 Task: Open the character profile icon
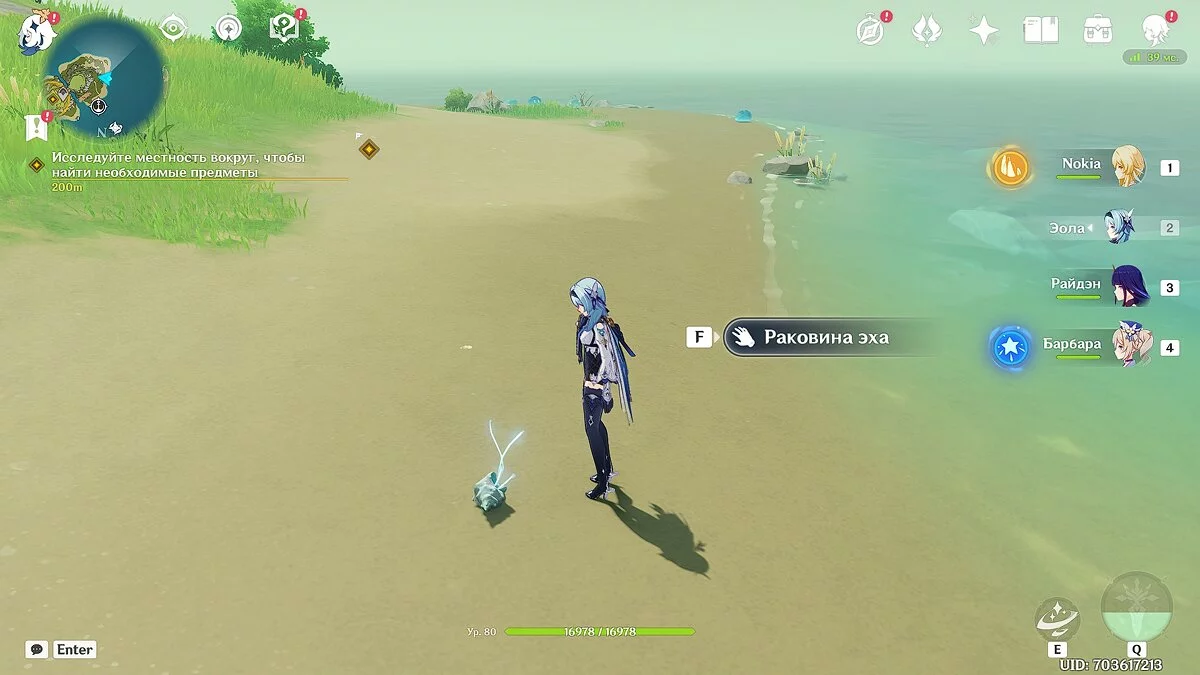click(1156, 28)
